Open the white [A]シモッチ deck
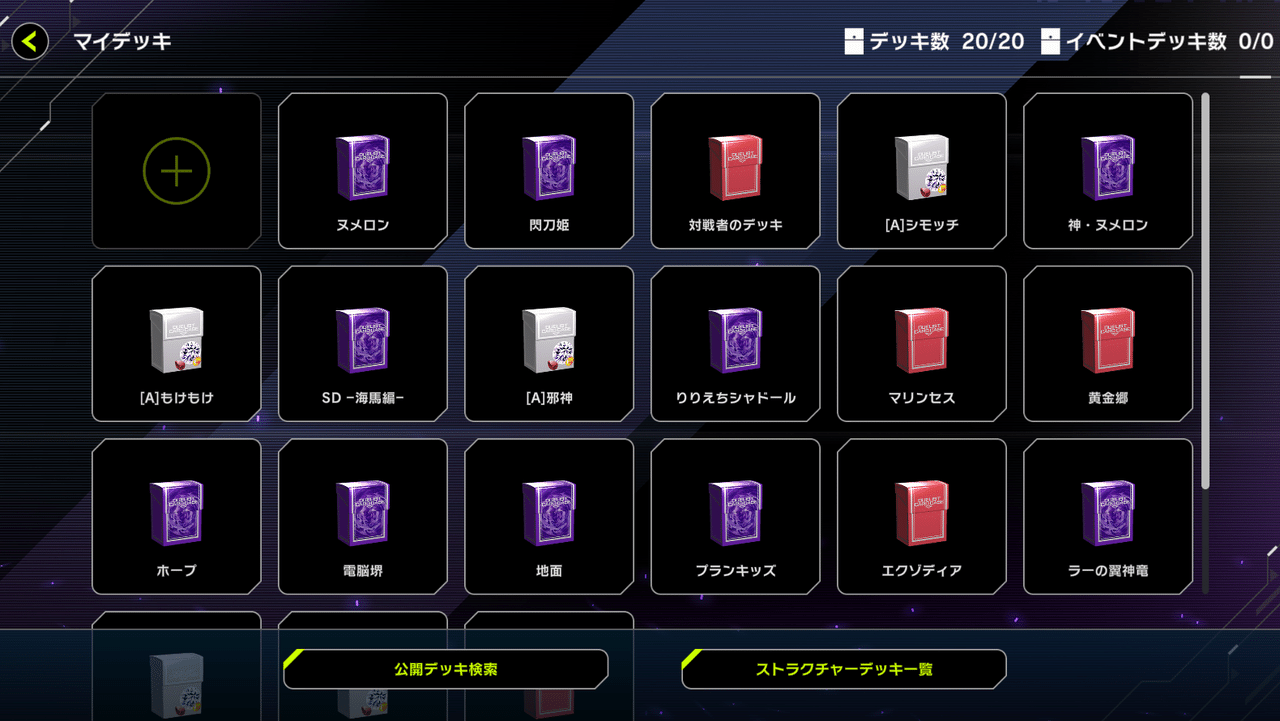 tap(921, 170)
